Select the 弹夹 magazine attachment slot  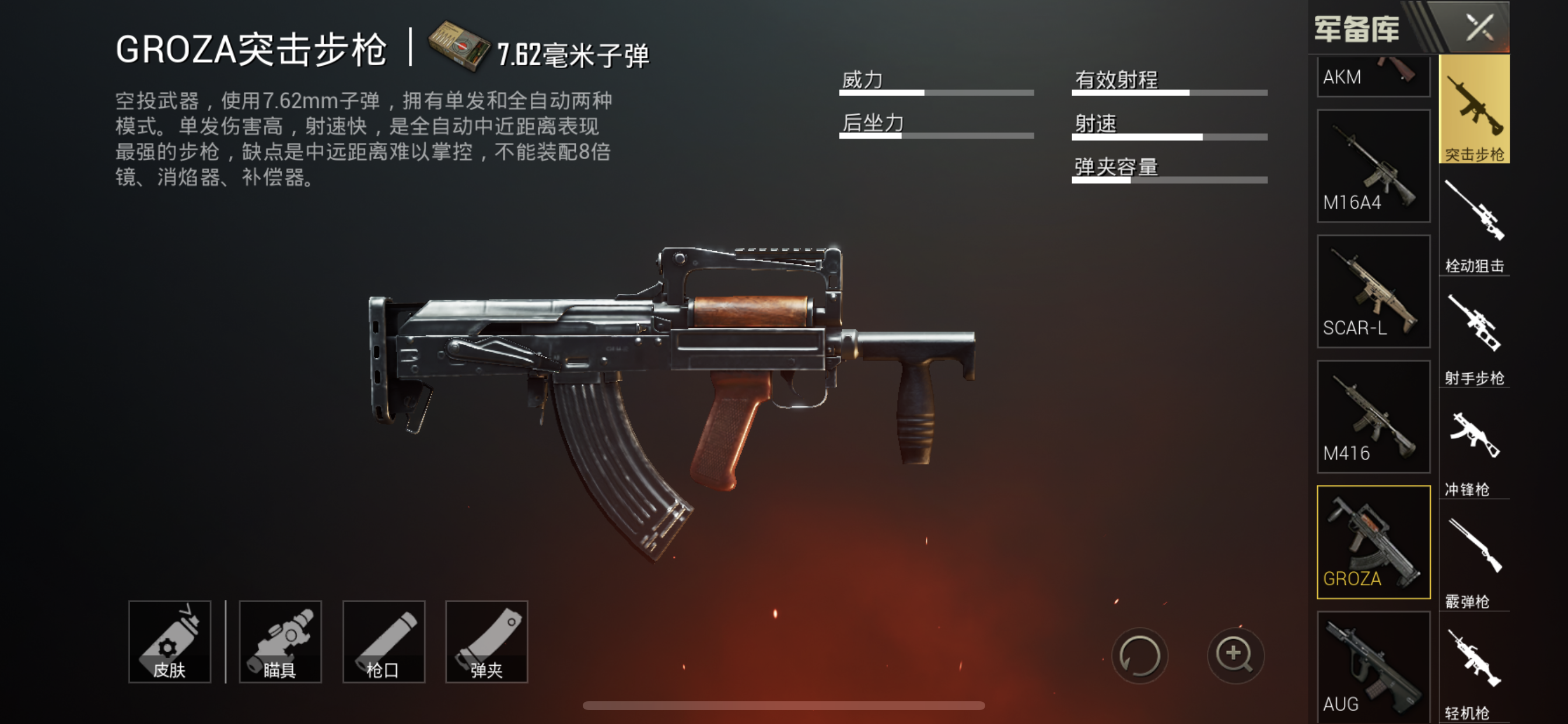[x=487, y=642]
